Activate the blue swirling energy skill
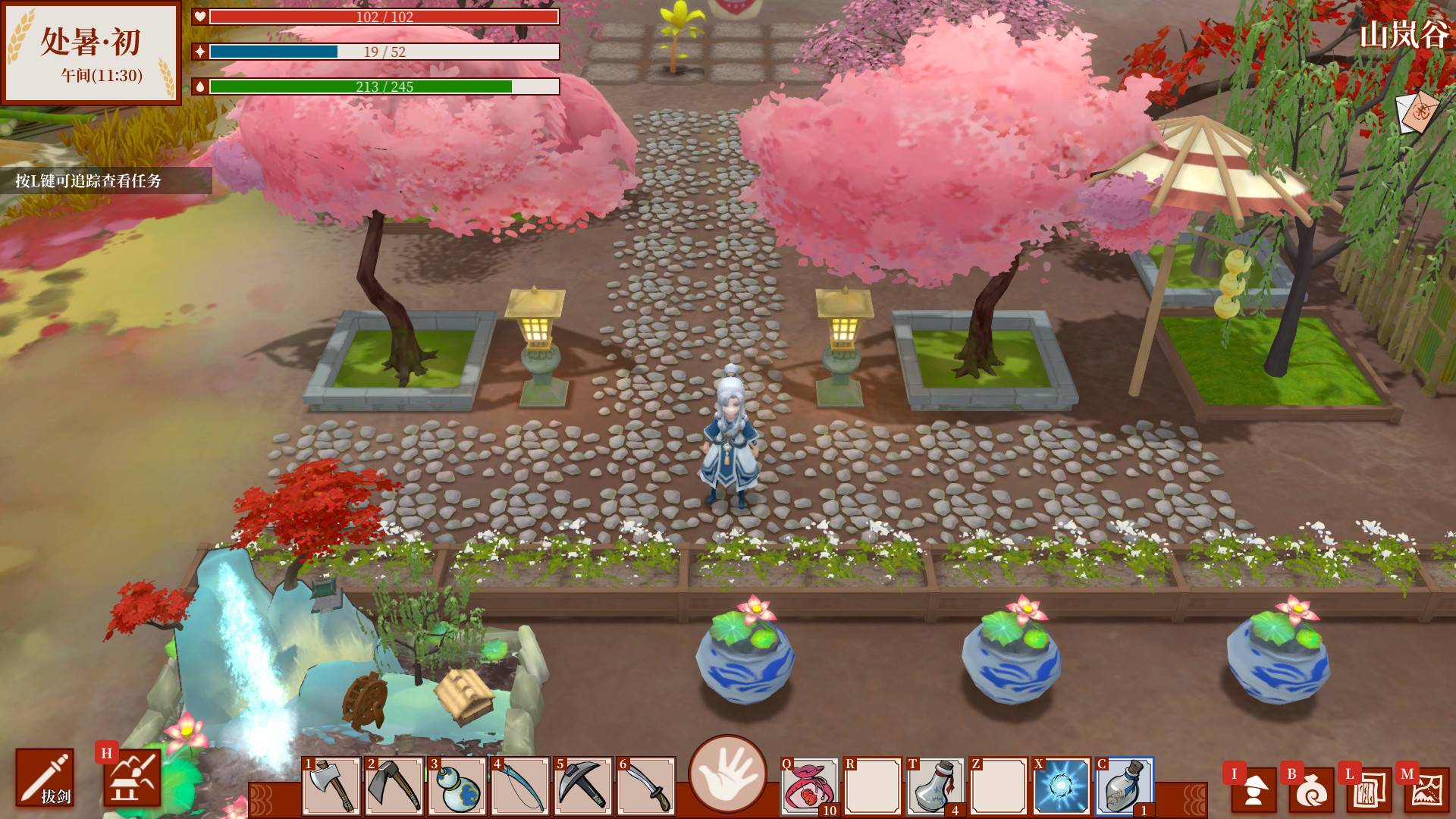 click(1061, 786)
